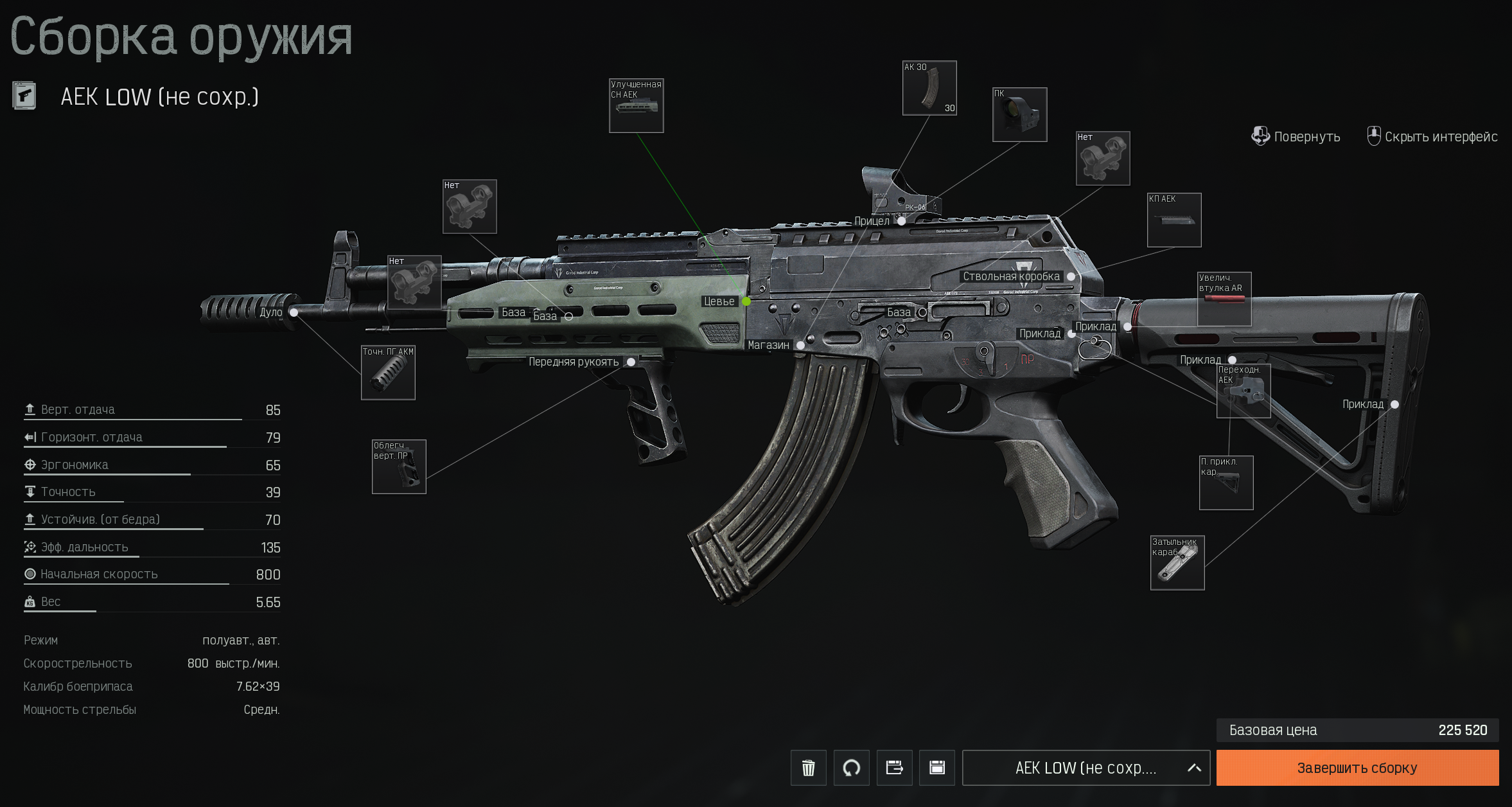This screenshot has height=807, width=1512.
Task: Select the Магазин attachment point label
Action: tap(768, 345)
